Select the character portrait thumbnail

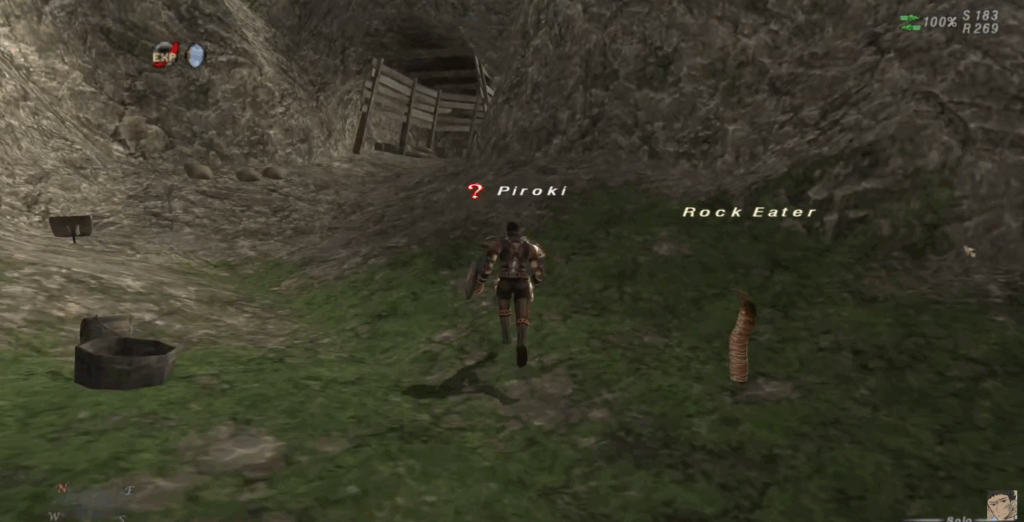pyautogui.click(x=1001, y=505)
